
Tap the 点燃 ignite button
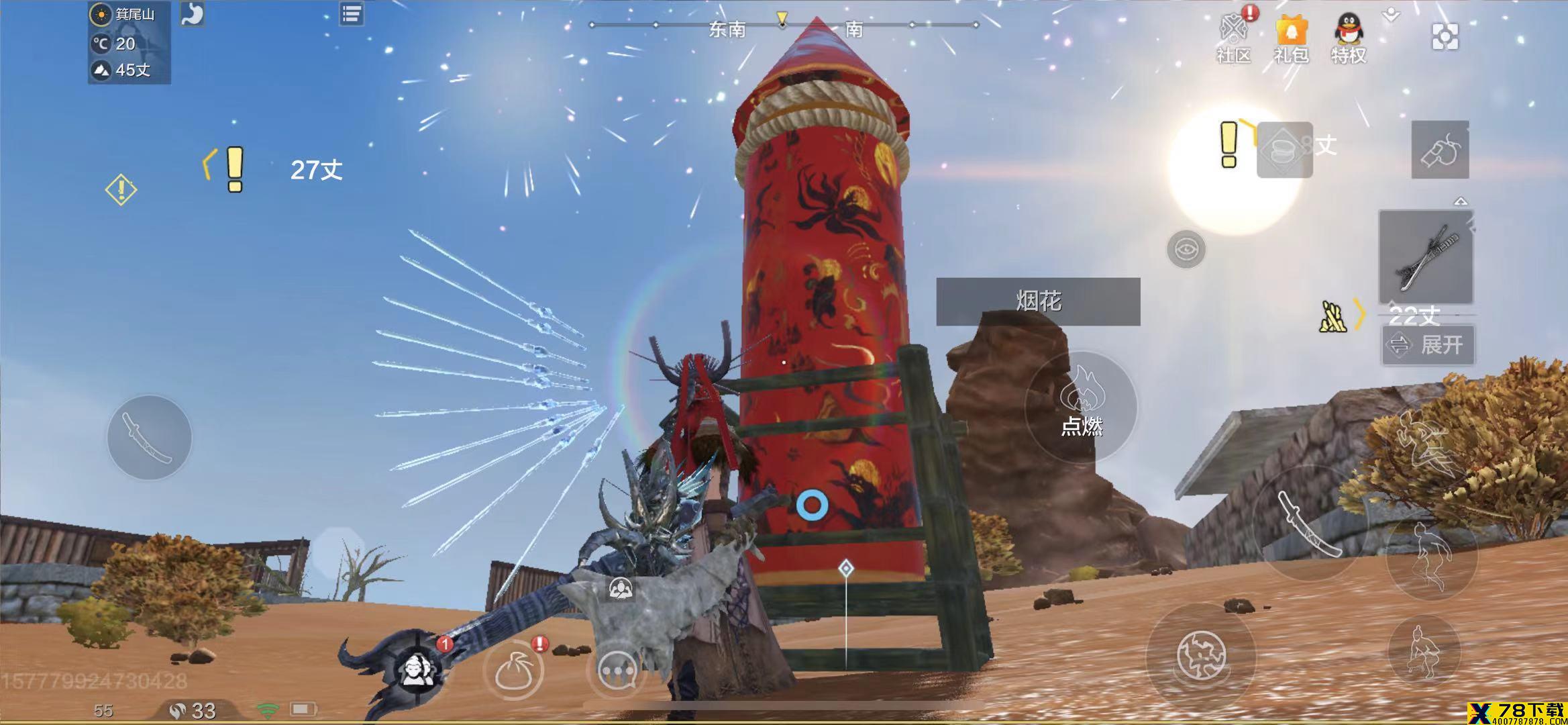point(1081,407)
